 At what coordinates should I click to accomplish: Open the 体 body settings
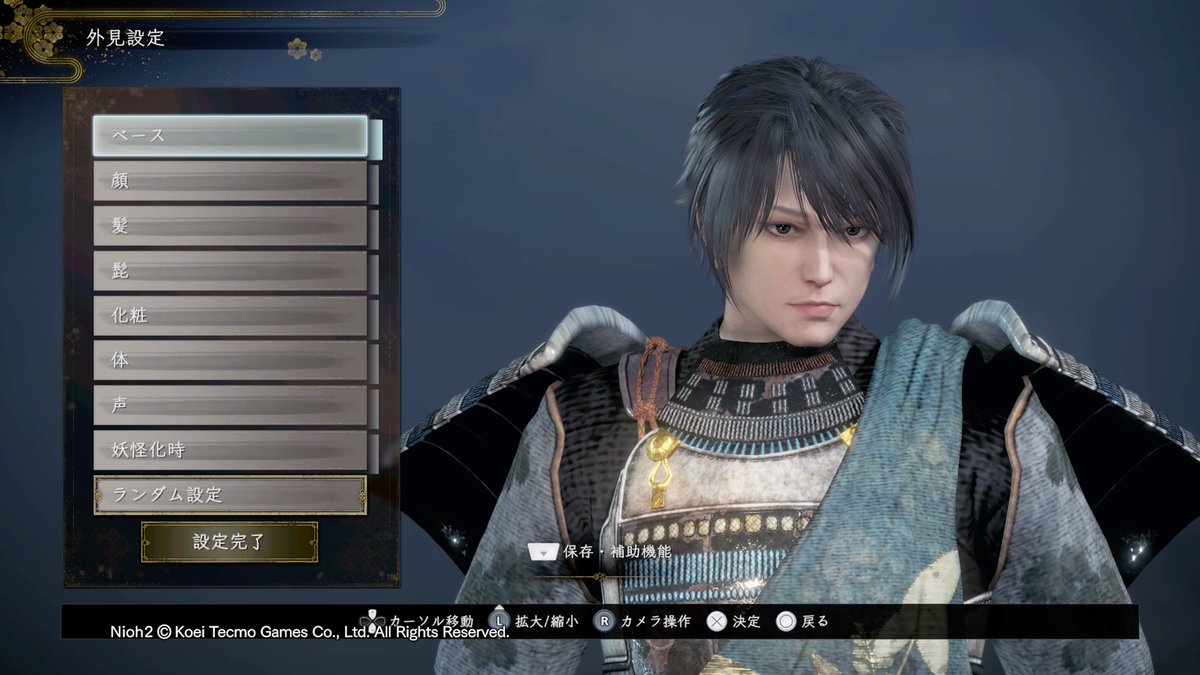coord(231,360)
